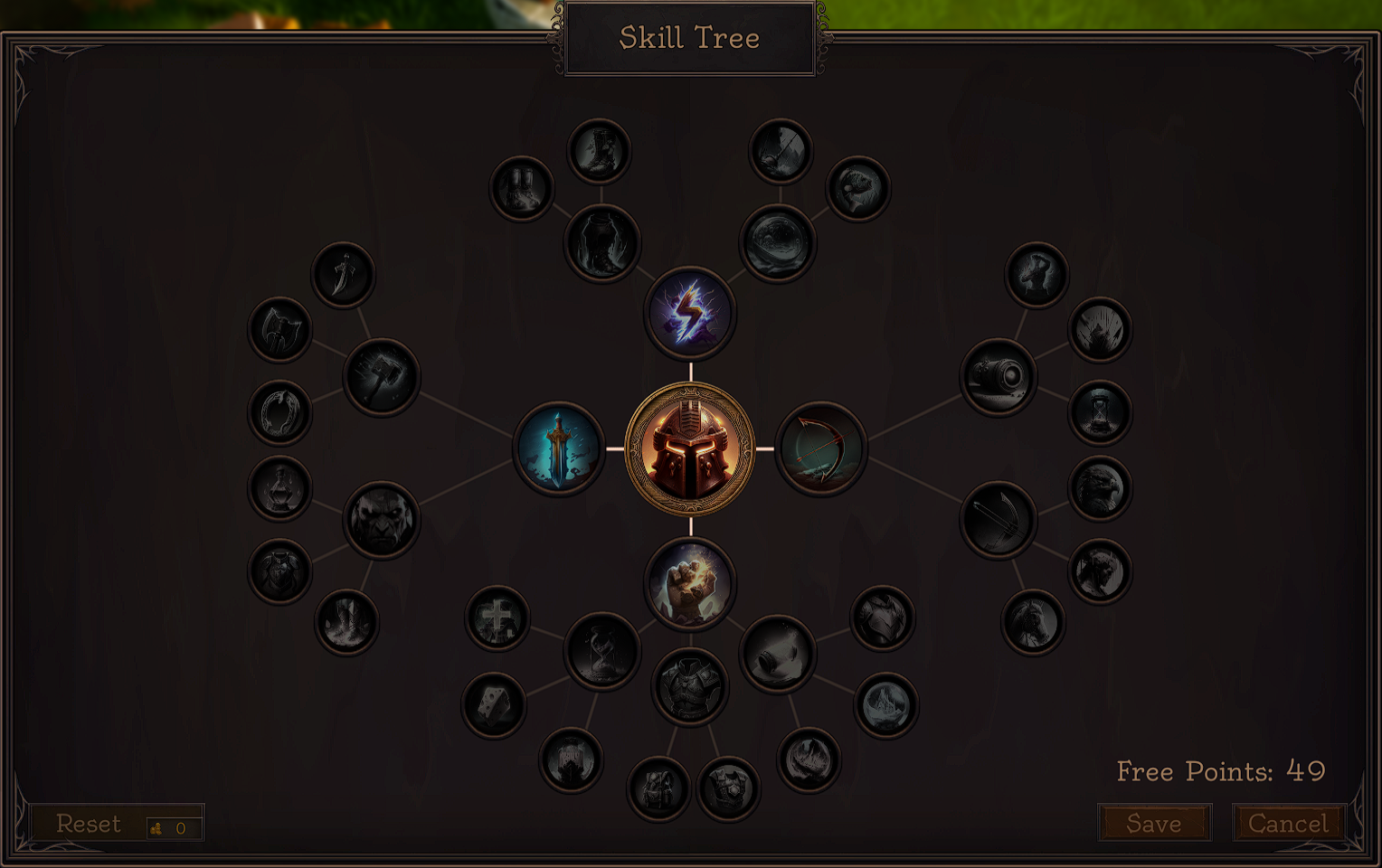This screenshot has width=1382, height=868.
Task: Pick the curved dagger skill node
Action: 343,274
